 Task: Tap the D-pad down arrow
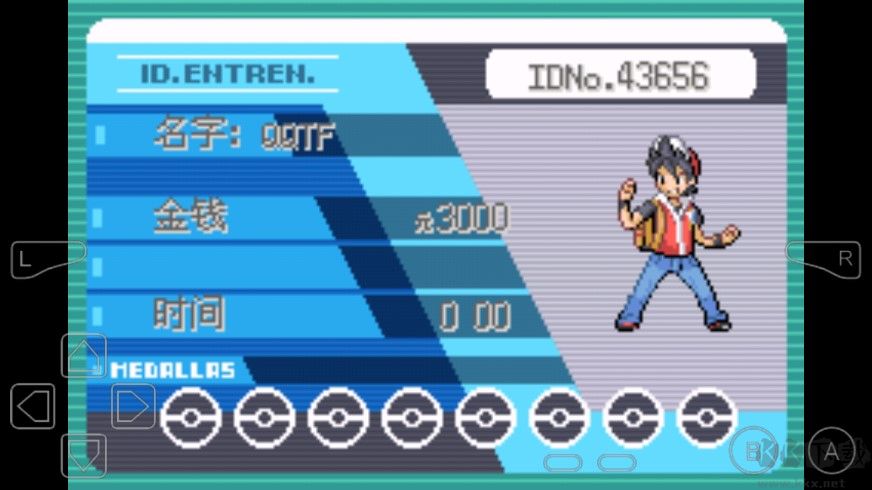[84, 455]
